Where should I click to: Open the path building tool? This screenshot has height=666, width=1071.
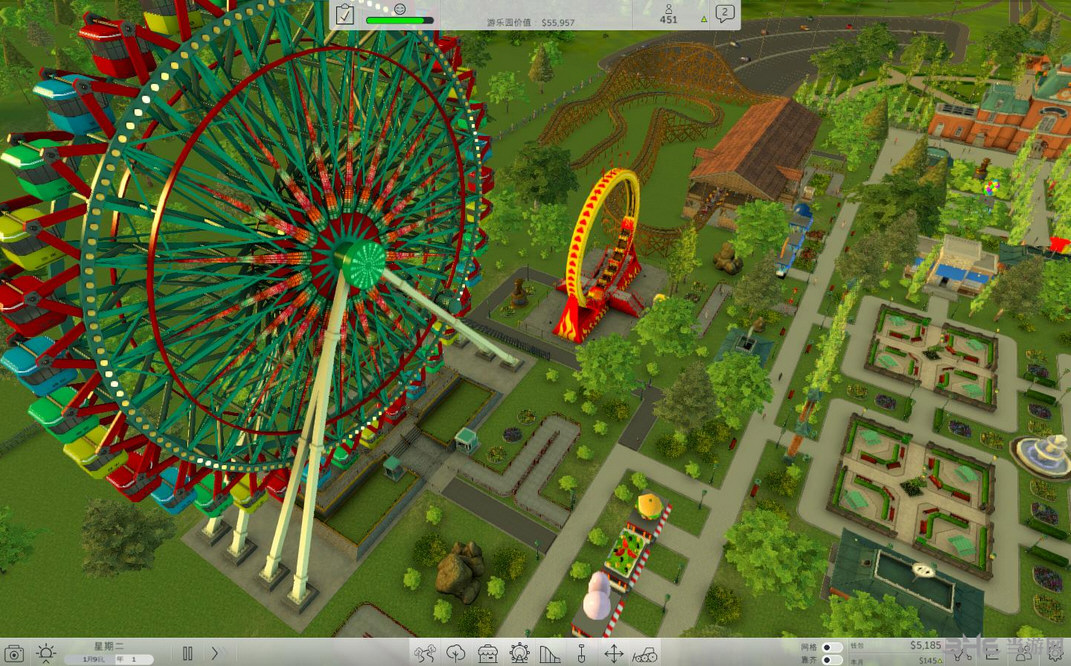424,654
